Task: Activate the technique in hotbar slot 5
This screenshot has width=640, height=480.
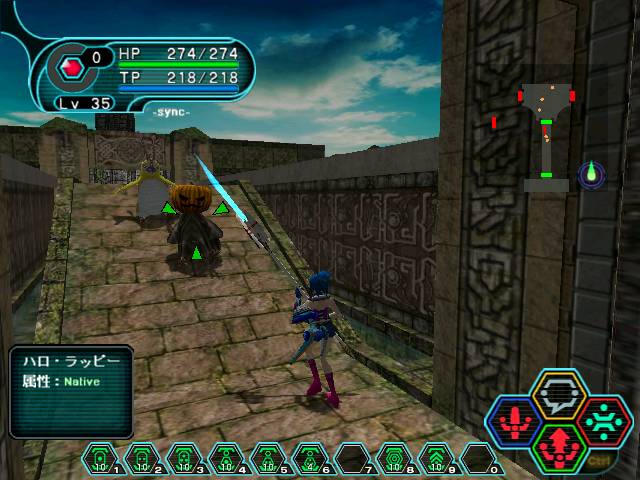Action: pos(268,459)
